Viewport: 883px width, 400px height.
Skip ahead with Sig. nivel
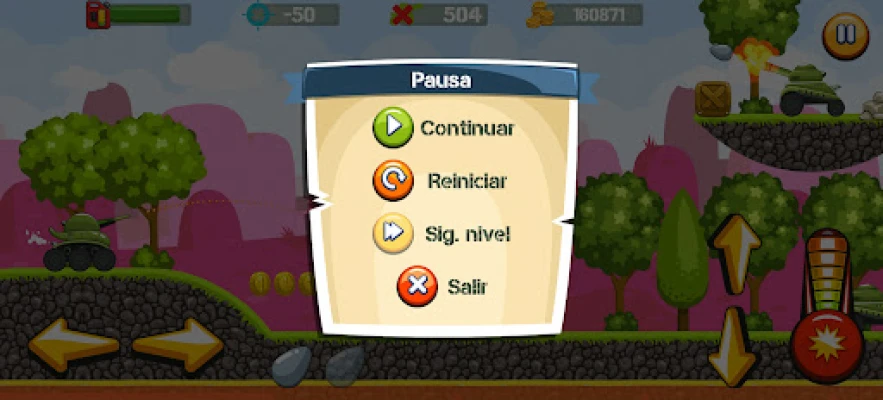443,234
